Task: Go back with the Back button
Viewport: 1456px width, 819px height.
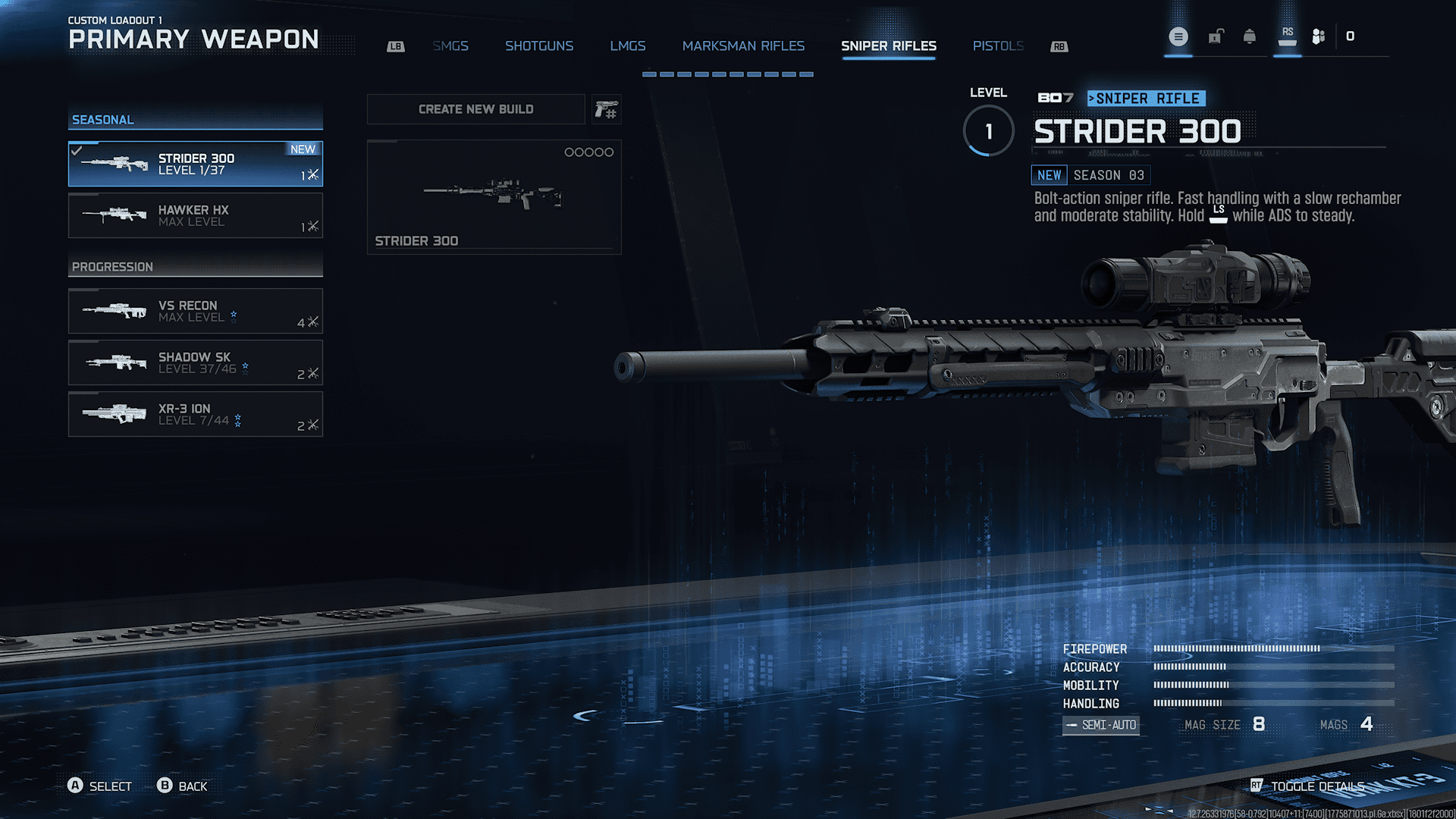Action: click(x=183, y=786)
